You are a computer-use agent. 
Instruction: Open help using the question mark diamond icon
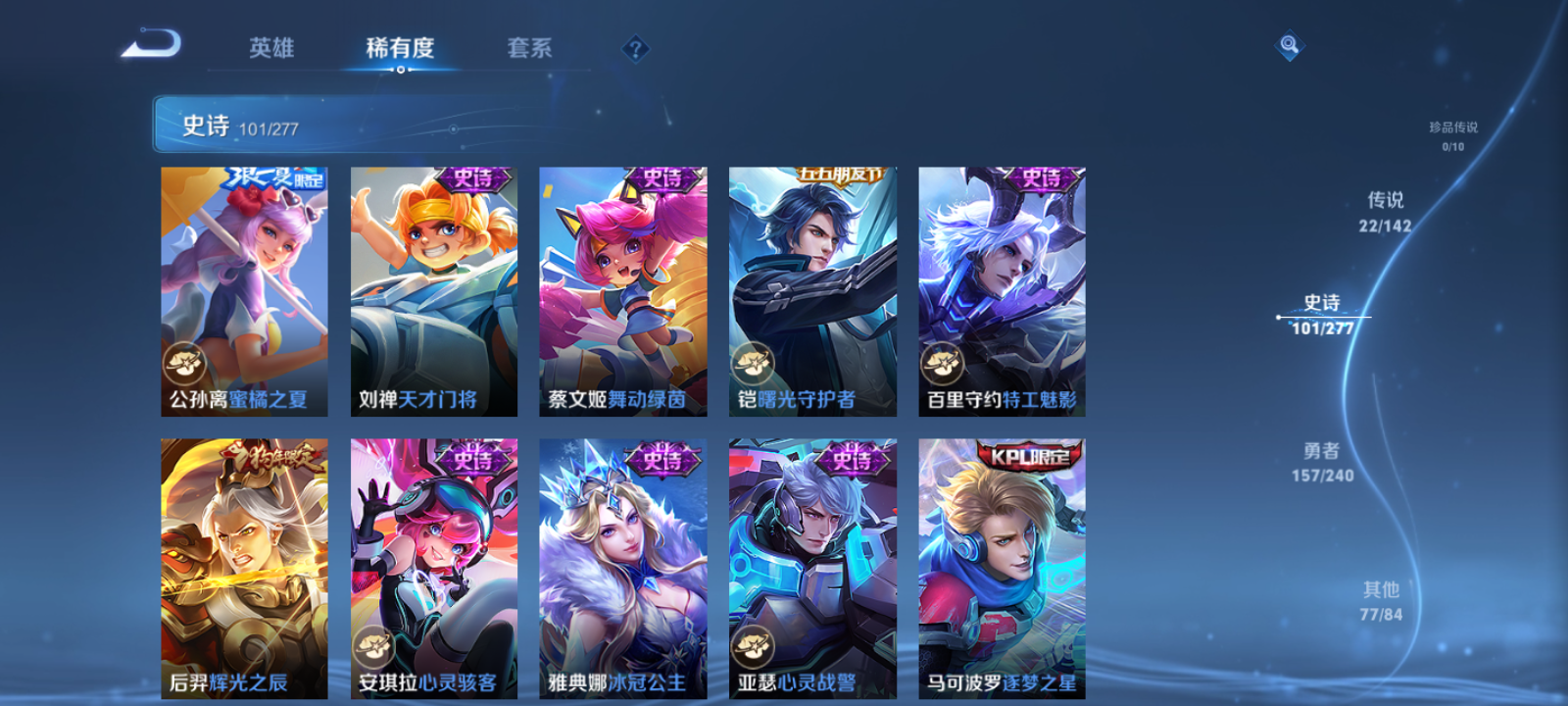coord(637,48)
